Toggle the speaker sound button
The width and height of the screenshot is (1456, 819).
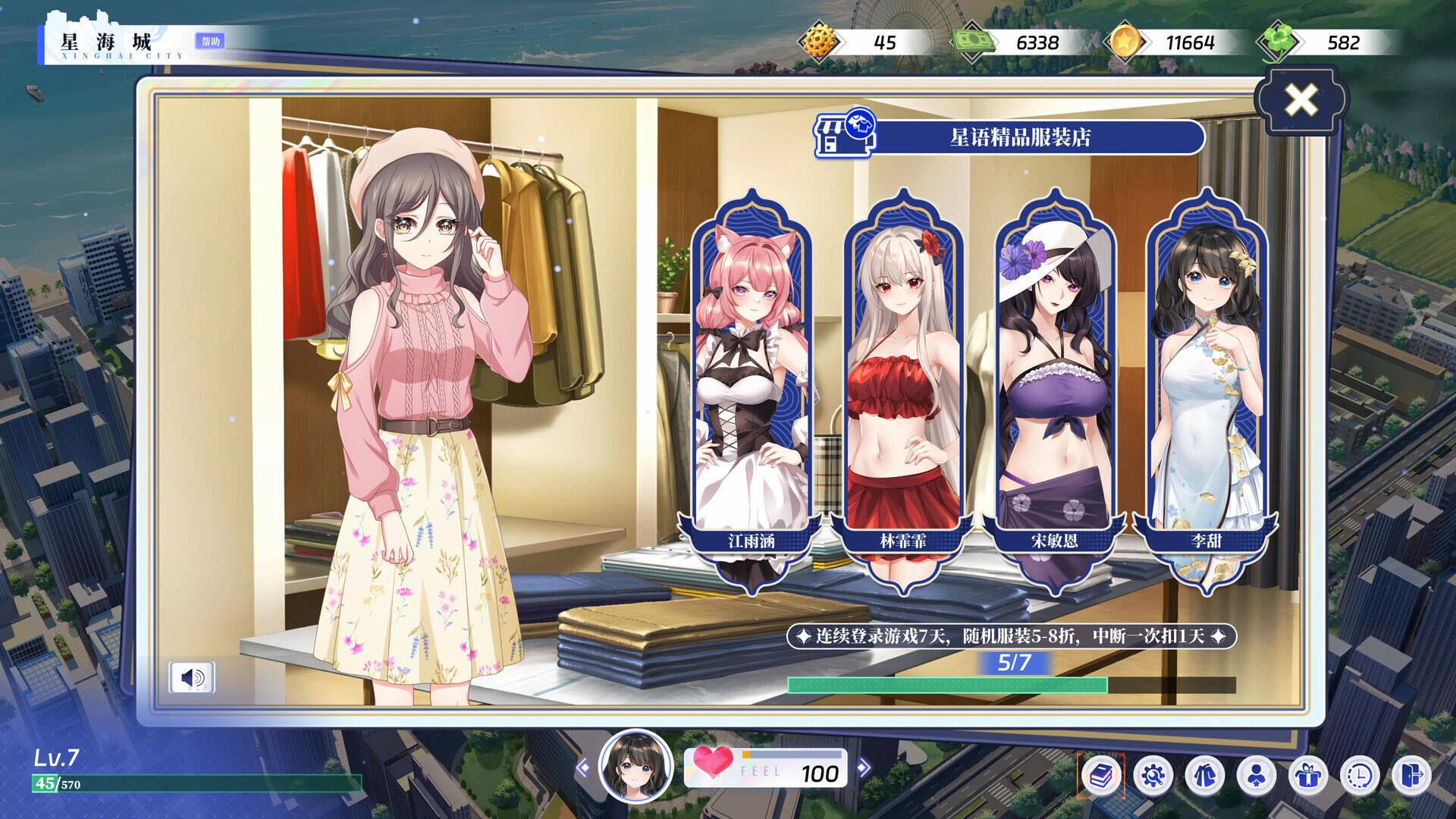pos(192,677)
